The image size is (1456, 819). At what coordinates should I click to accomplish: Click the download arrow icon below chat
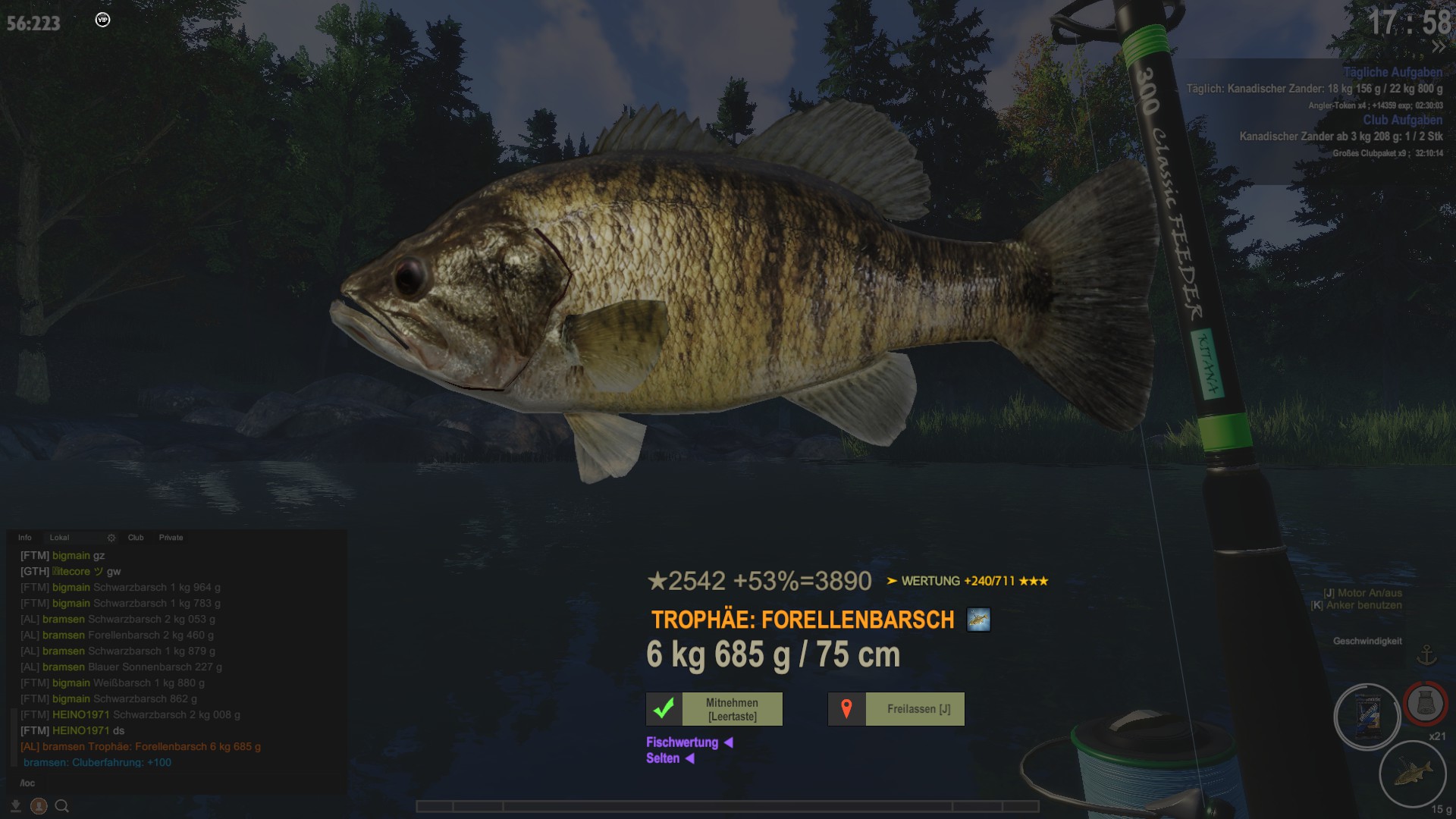(16, 806)
